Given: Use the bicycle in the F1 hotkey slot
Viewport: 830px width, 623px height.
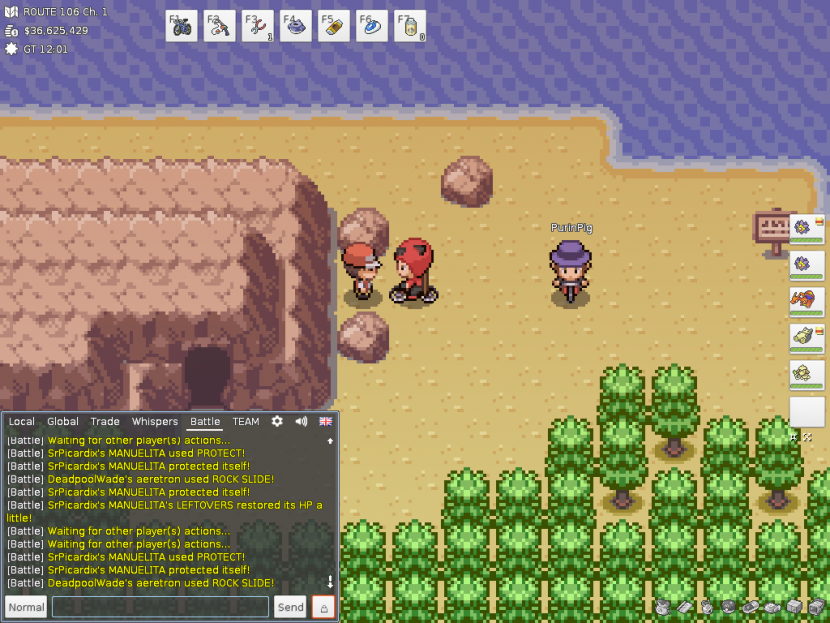Looking at the screenshot, I should point(181,26).
